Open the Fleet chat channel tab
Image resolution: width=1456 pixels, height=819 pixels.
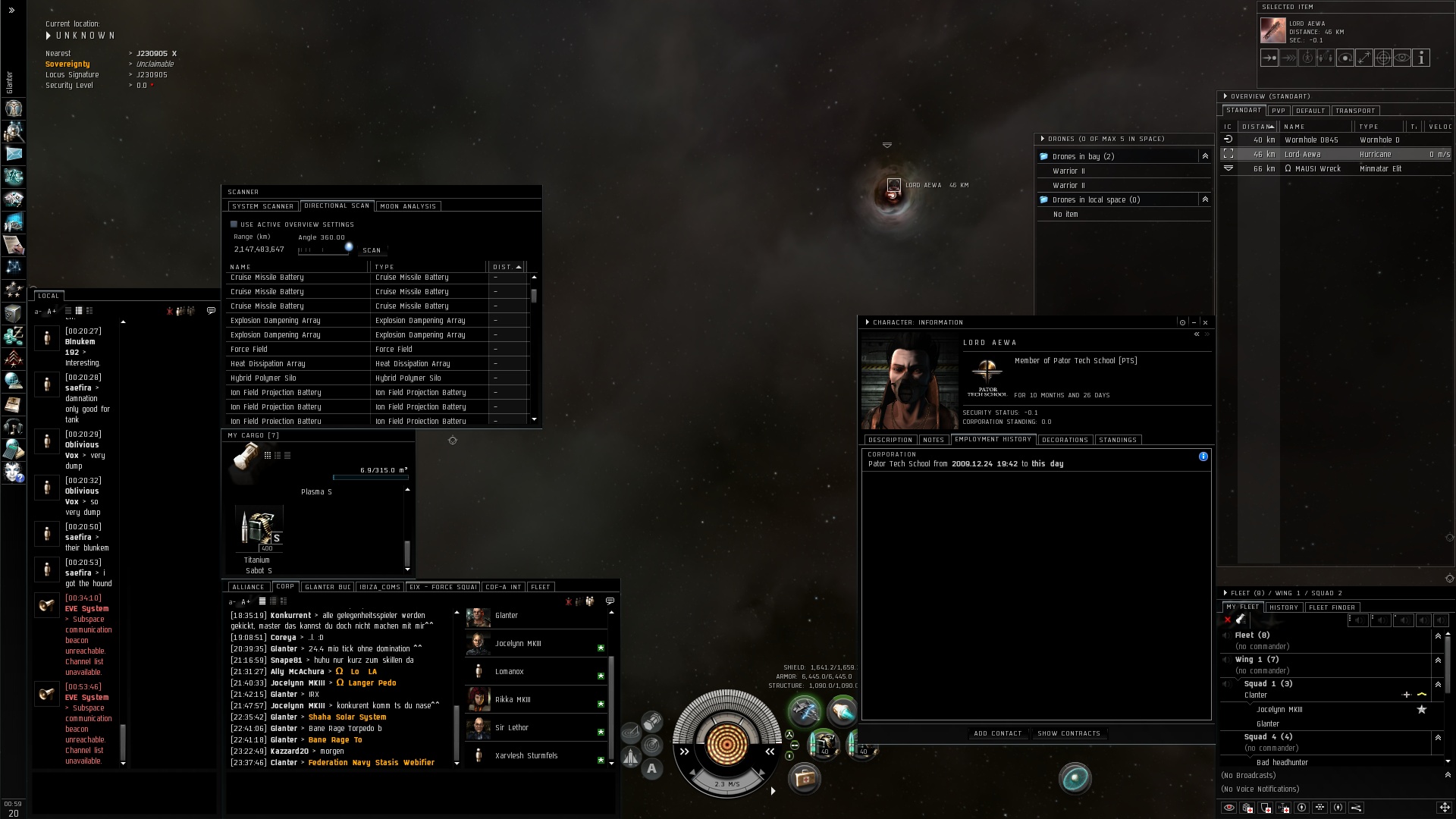pos(541,587)
